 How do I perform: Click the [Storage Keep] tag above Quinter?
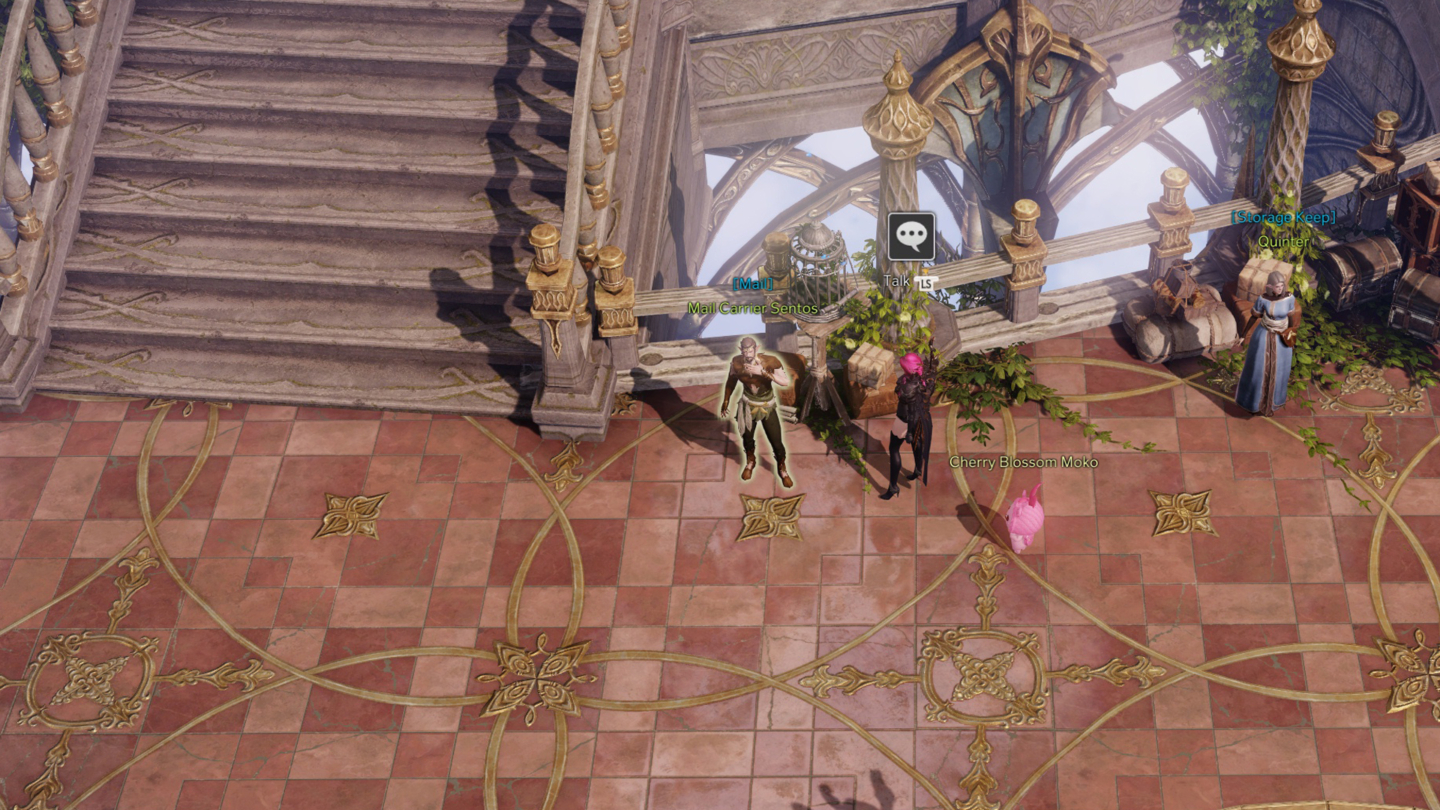tap(1282, 217)
